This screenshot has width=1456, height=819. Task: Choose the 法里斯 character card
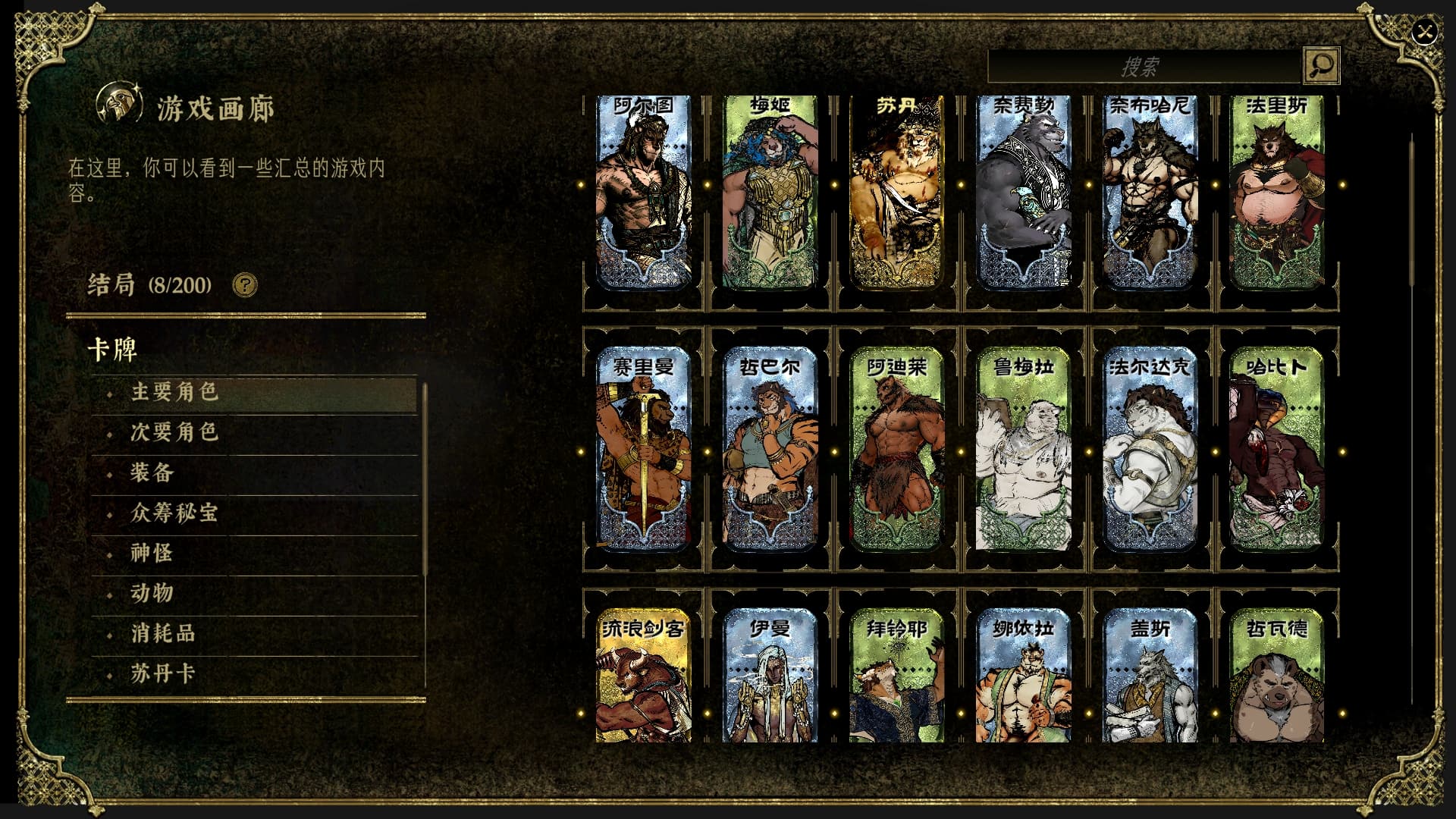(1276, 192)
